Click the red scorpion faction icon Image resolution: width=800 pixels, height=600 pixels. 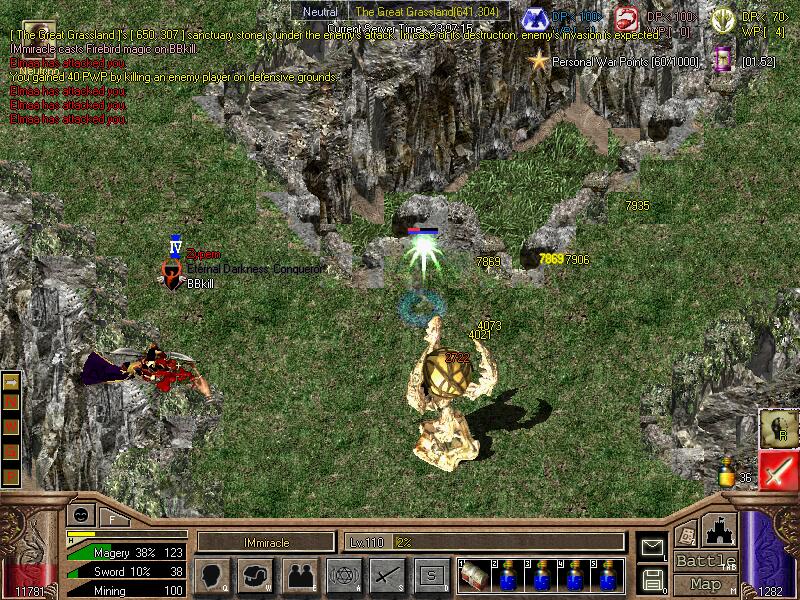click(x=627, y=19)
